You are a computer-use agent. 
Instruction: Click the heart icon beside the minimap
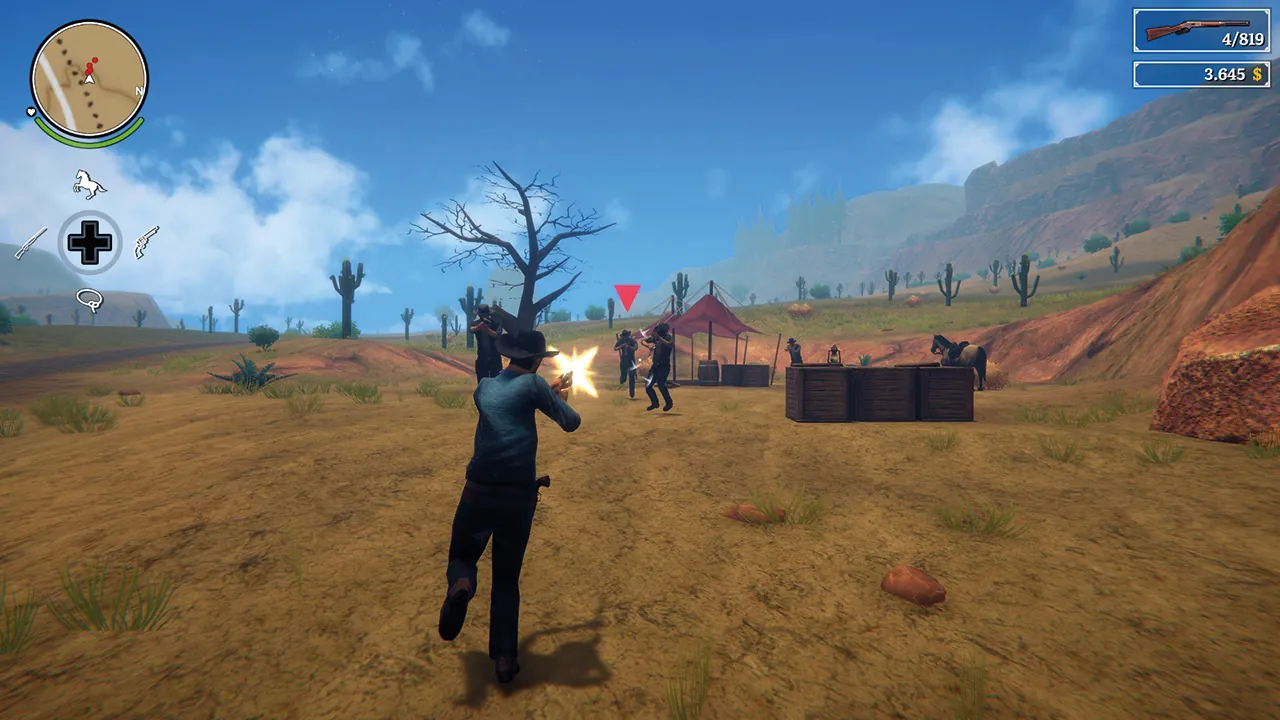point(29,112)
